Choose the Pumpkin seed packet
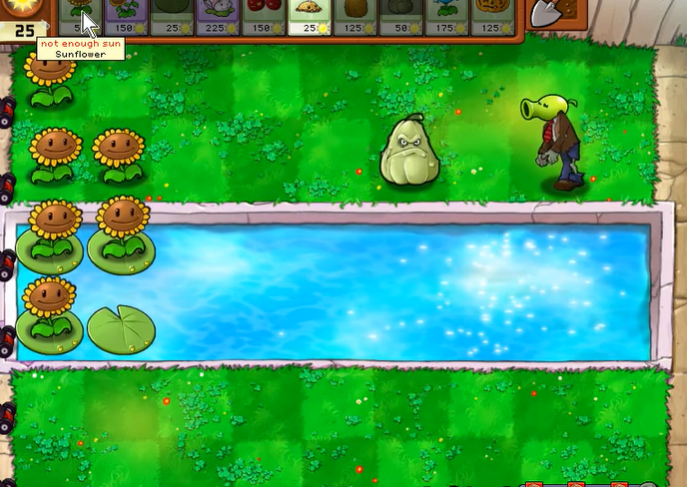 tap(493, 16)
